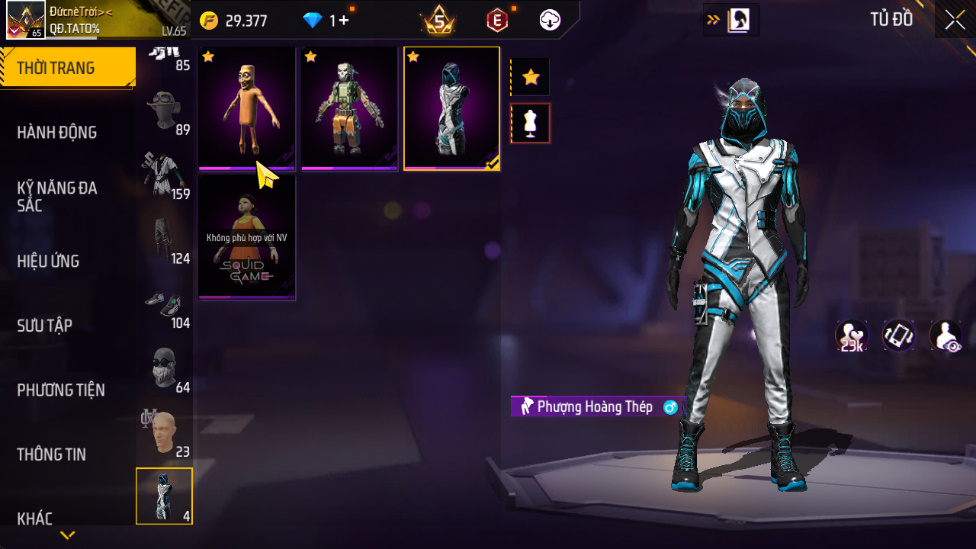Pick the masked soldier outfit with orange pants
The width and height of the screenshot is (976, 549).
349,108
